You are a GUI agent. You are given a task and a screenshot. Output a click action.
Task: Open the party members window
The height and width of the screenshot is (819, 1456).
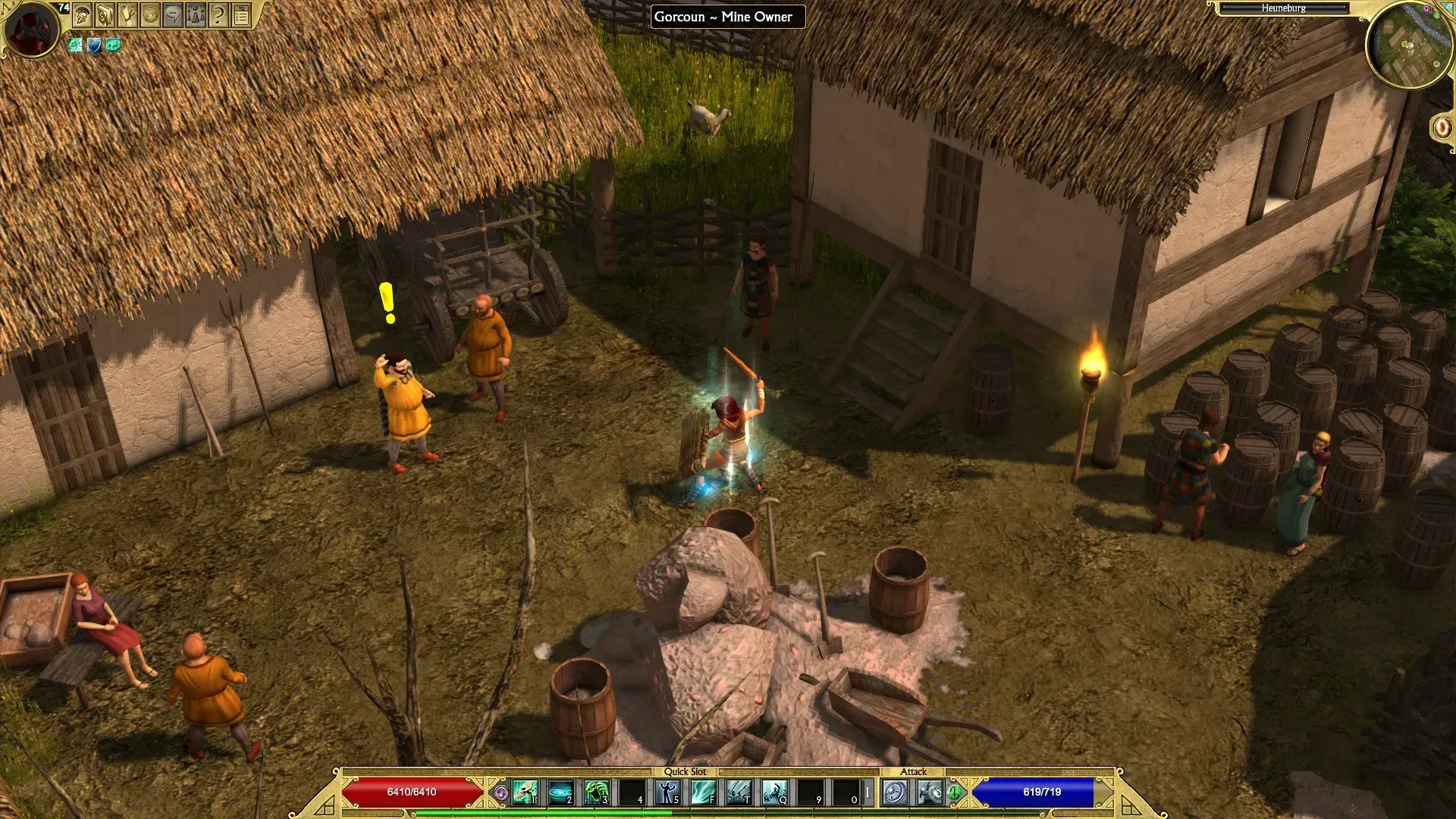coord(196,15)
